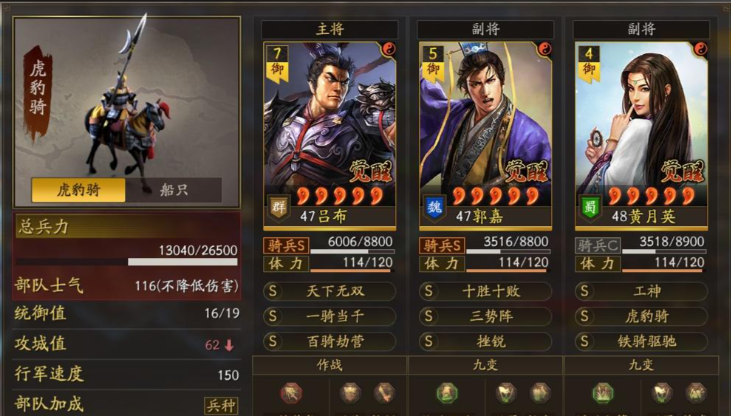View the 铁骑驱驰 skill
731x416 pixels.
pyautogui.click(x=641, y=341)
